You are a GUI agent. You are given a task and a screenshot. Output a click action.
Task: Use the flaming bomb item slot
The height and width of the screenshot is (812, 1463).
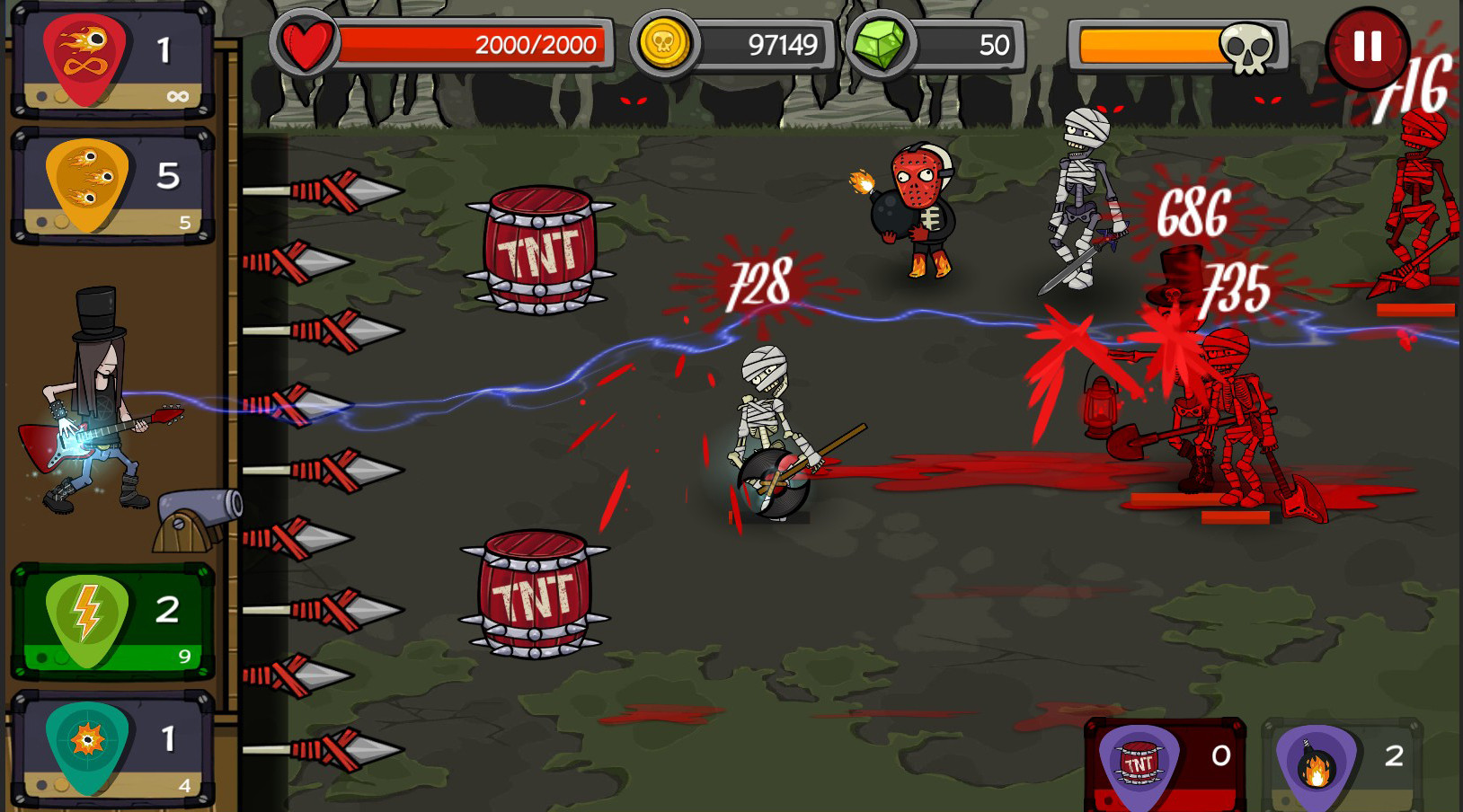click(x=1341, y=765)
